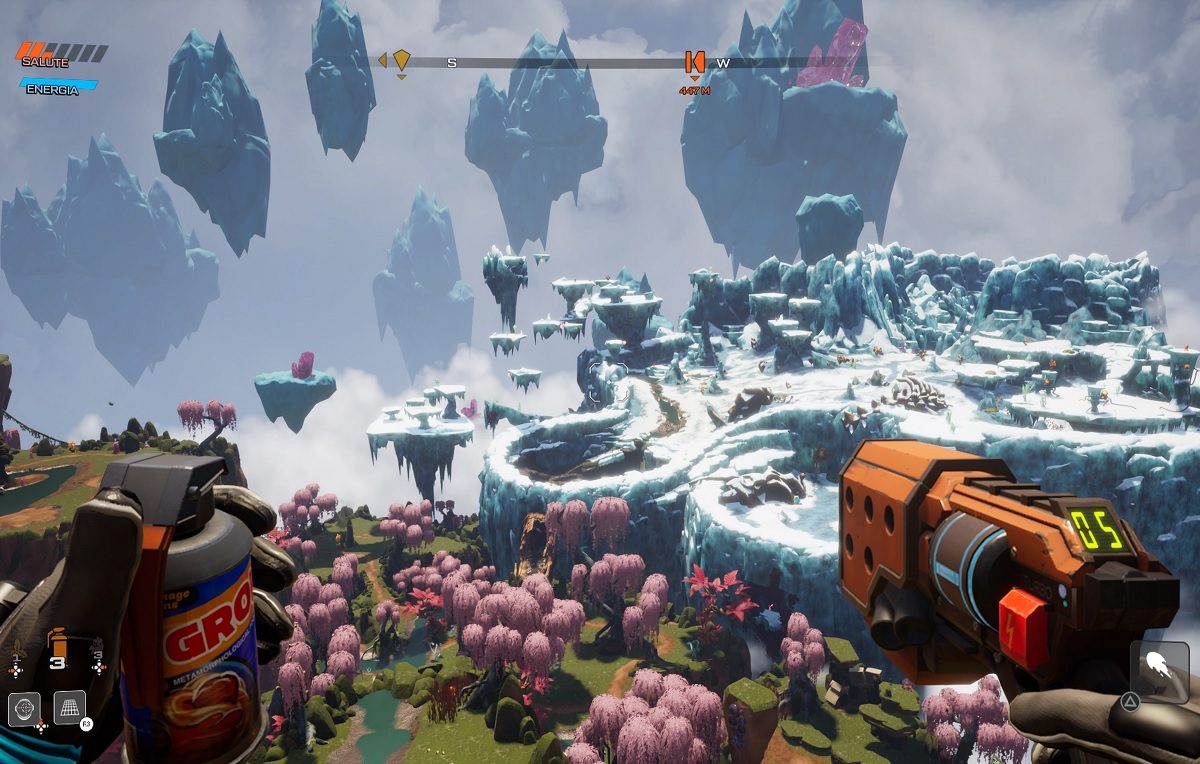1200x764 pixels.
Task: Select the orange spray canister item
Action: pyautogui.click(x=57, y=641)
